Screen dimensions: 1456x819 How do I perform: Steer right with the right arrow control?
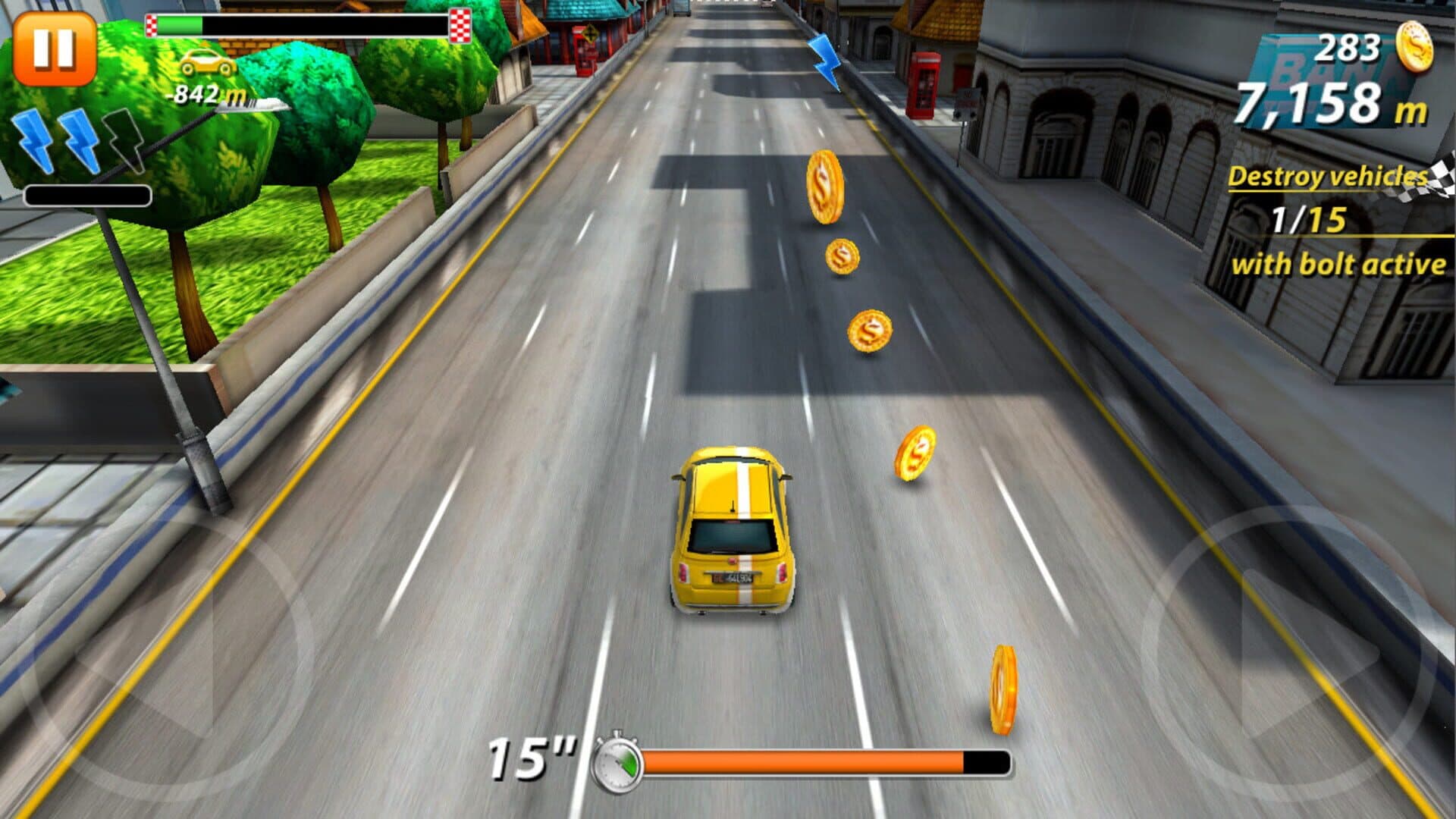1289,654
